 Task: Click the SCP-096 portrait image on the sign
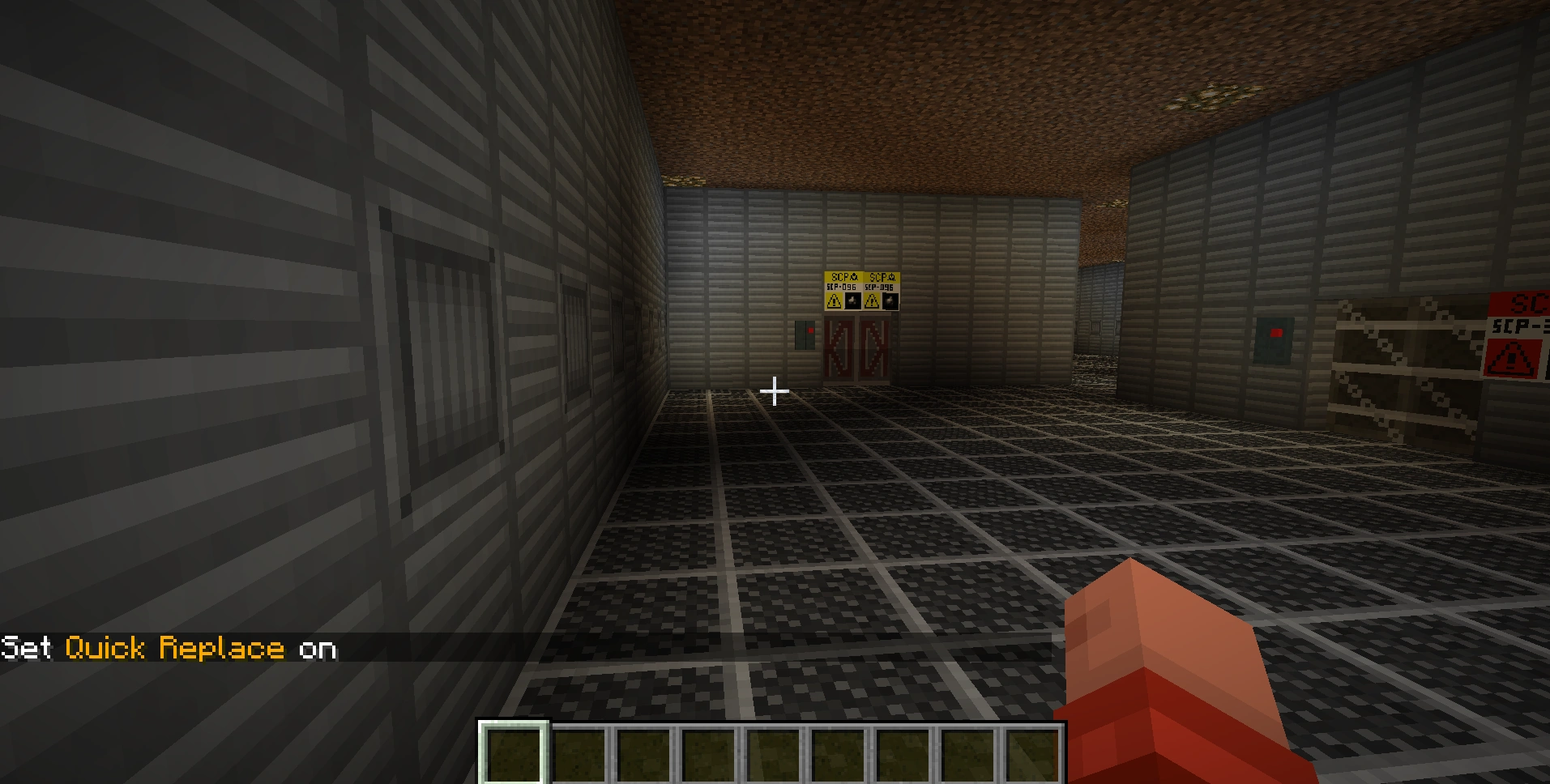click(x=852, y=300)
